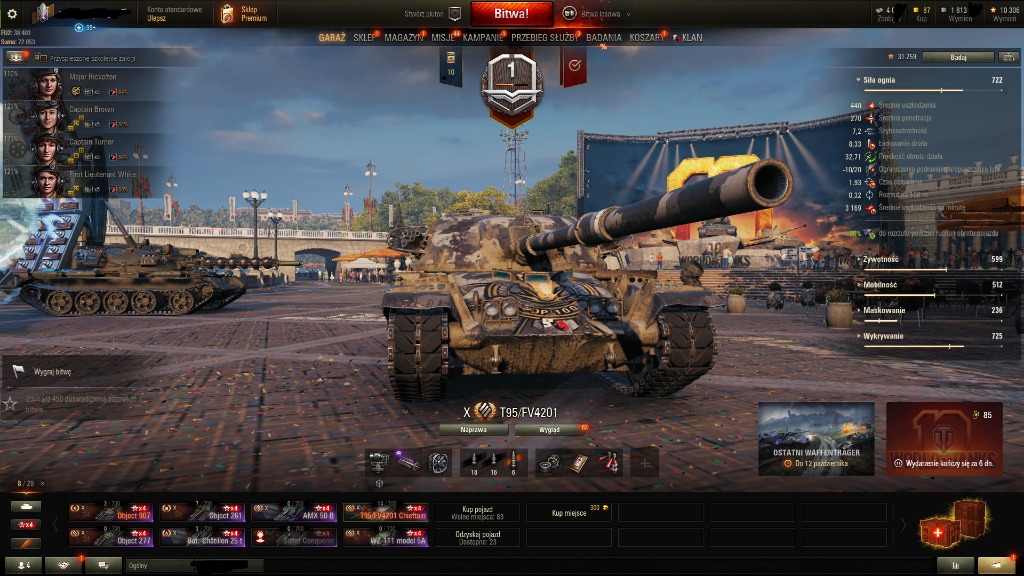
Task: Open the settings gear menu
Action: (12, 14)
